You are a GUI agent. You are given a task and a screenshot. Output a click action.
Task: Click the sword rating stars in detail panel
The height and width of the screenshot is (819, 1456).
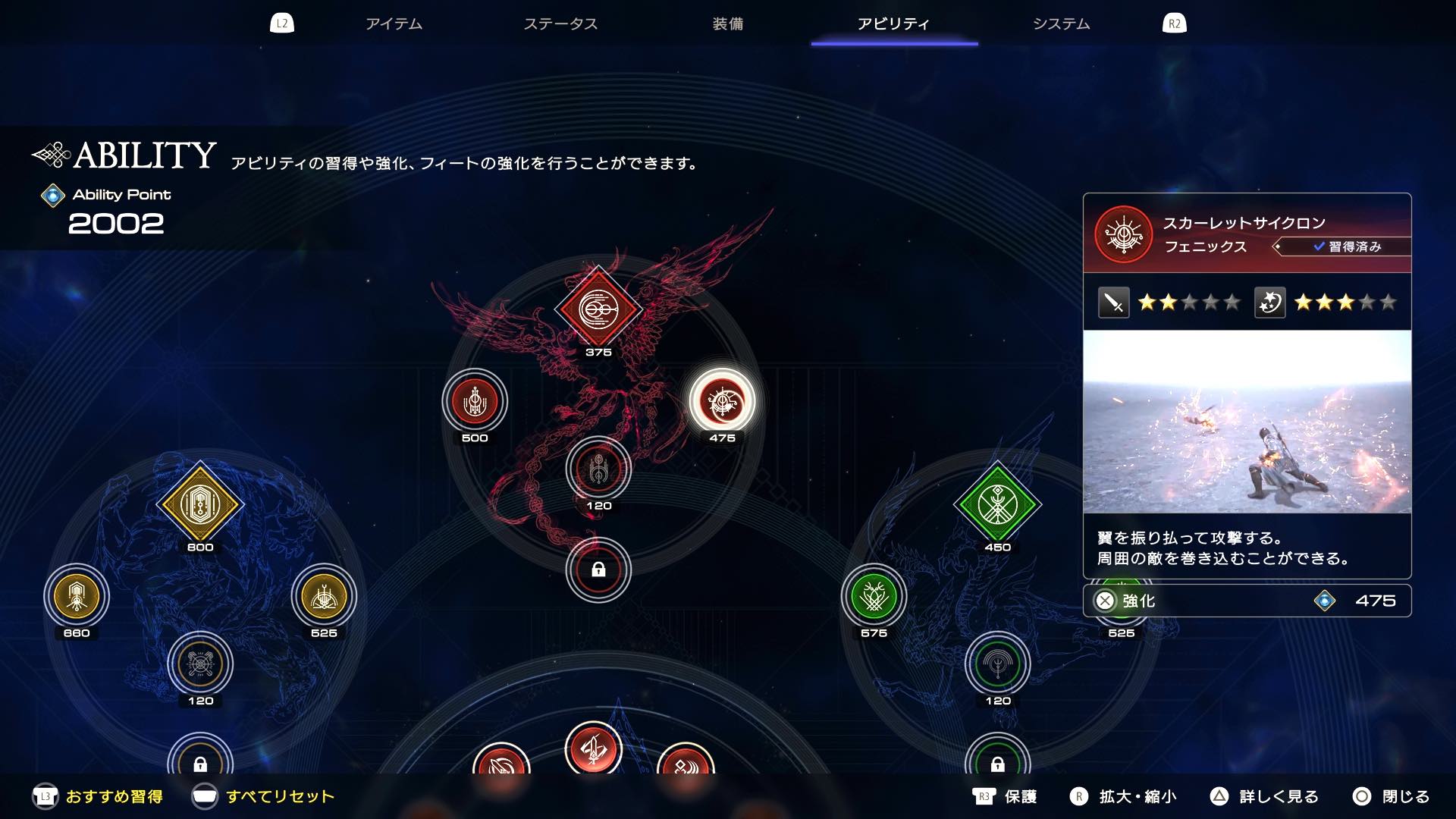tap(1191, 301)
